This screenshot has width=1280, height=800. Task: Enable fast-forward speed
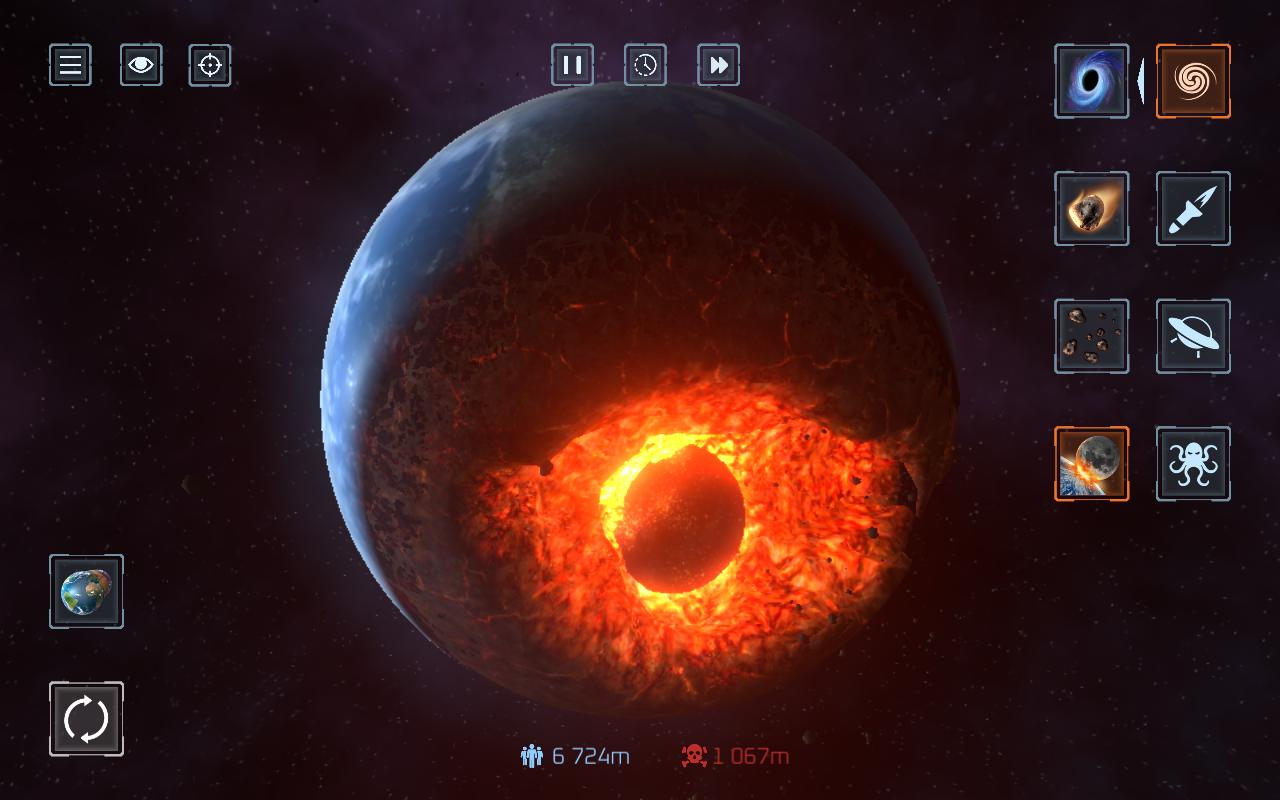click(718, 64)
